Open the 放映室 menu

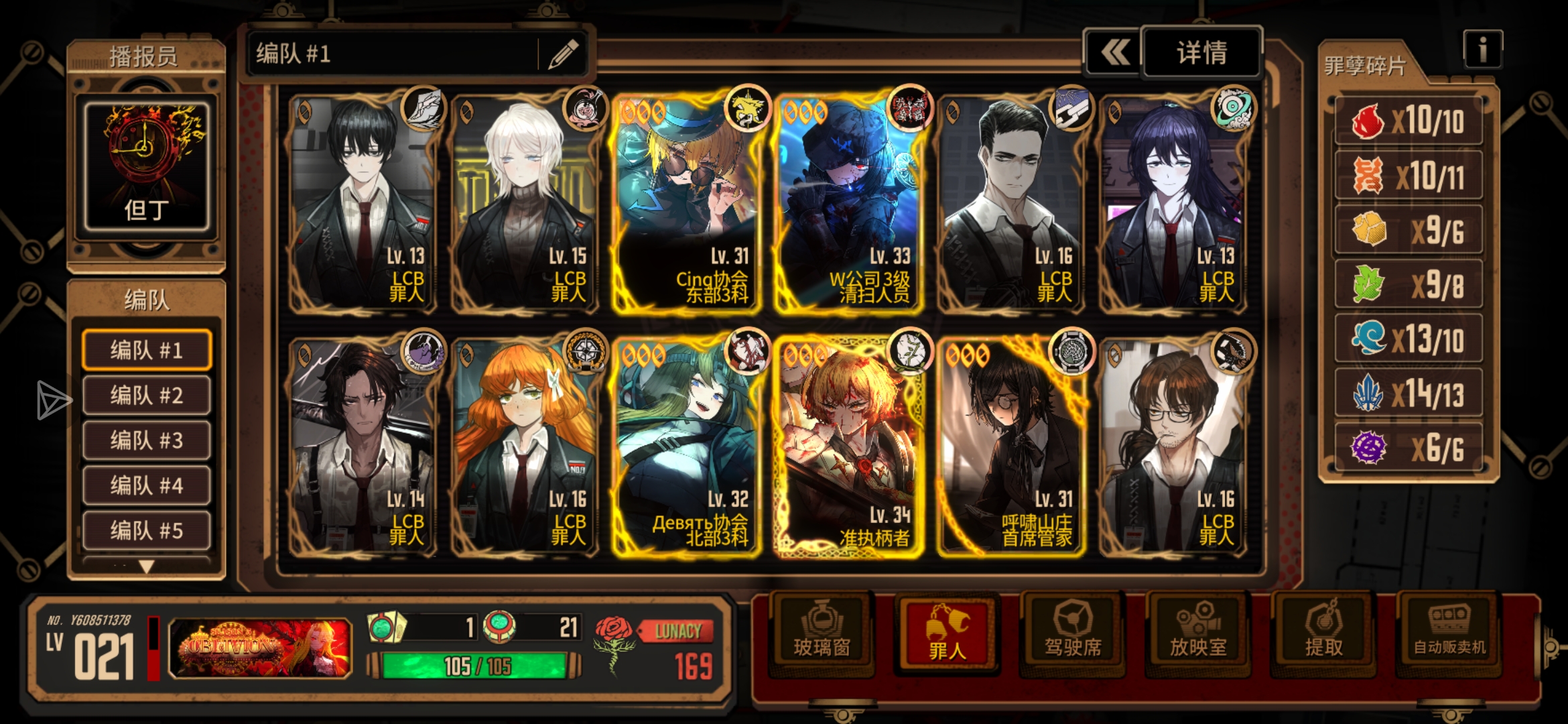pyautogui.click(x=1198, y=631)
